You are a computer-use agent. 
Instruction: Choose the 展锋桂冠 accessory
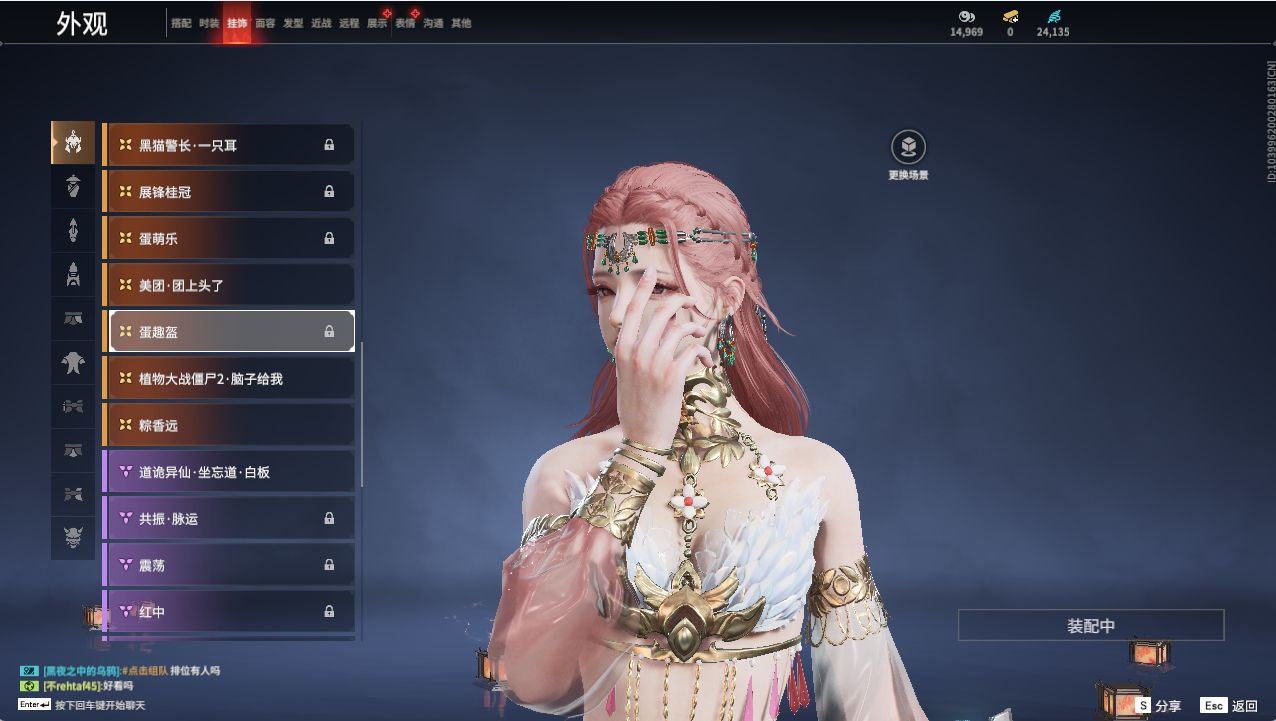[229, 191]
